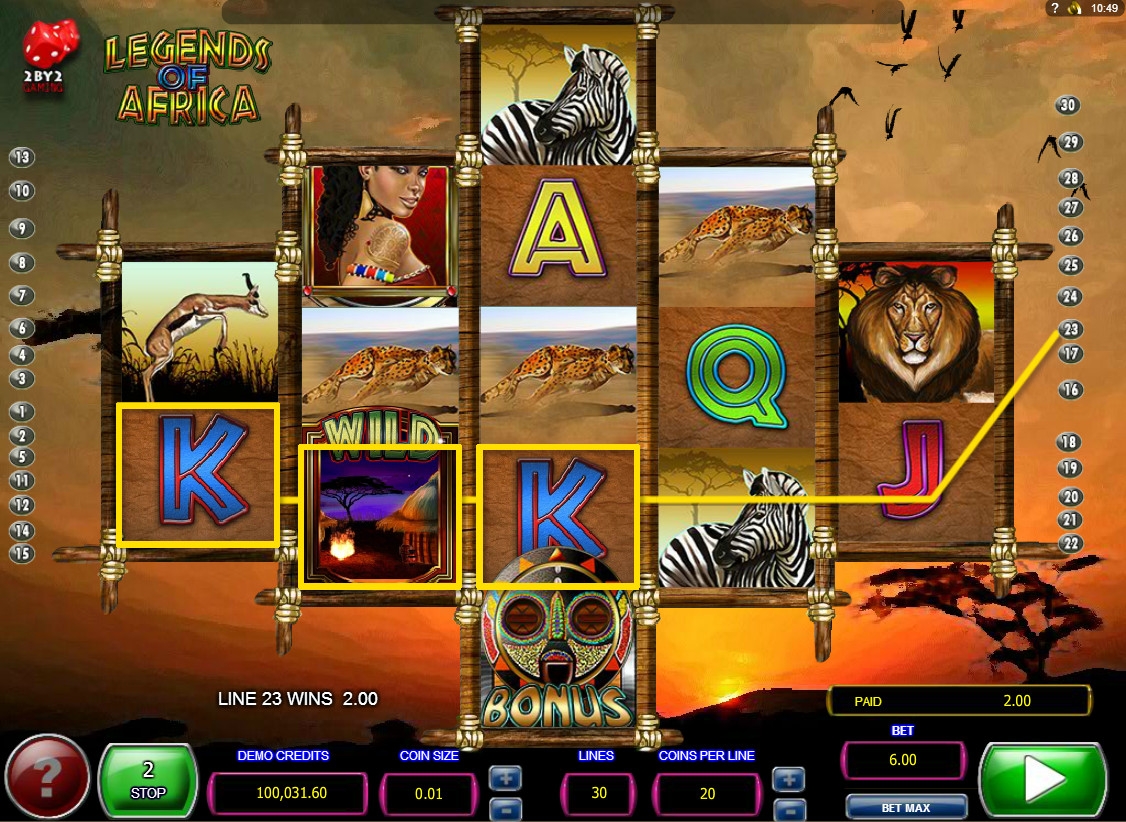Select payline number 30 marker
This screenshot has height=822, width=1126.
[1068, 106]
